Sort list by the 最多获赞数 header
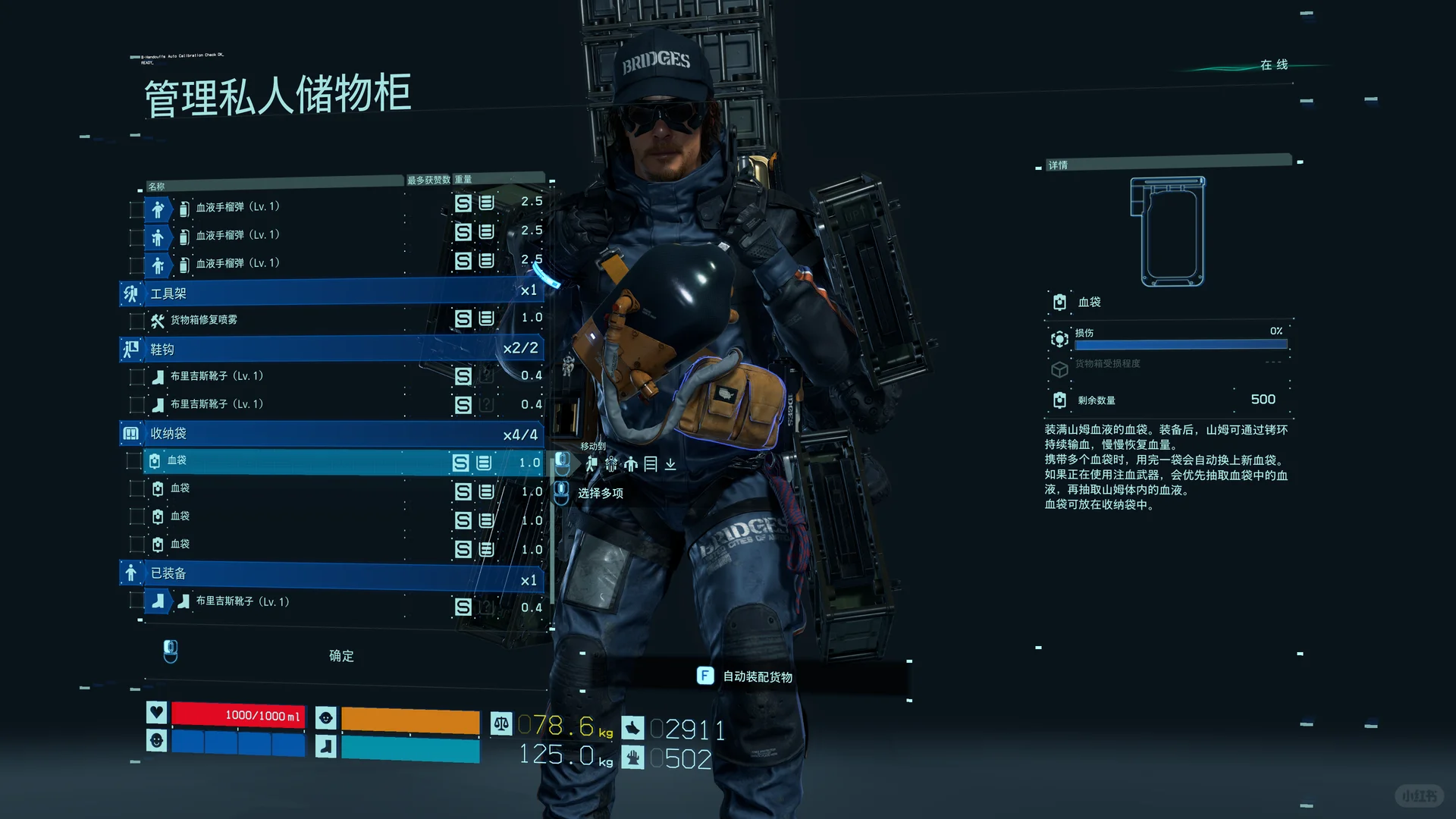 coord(428,180)
